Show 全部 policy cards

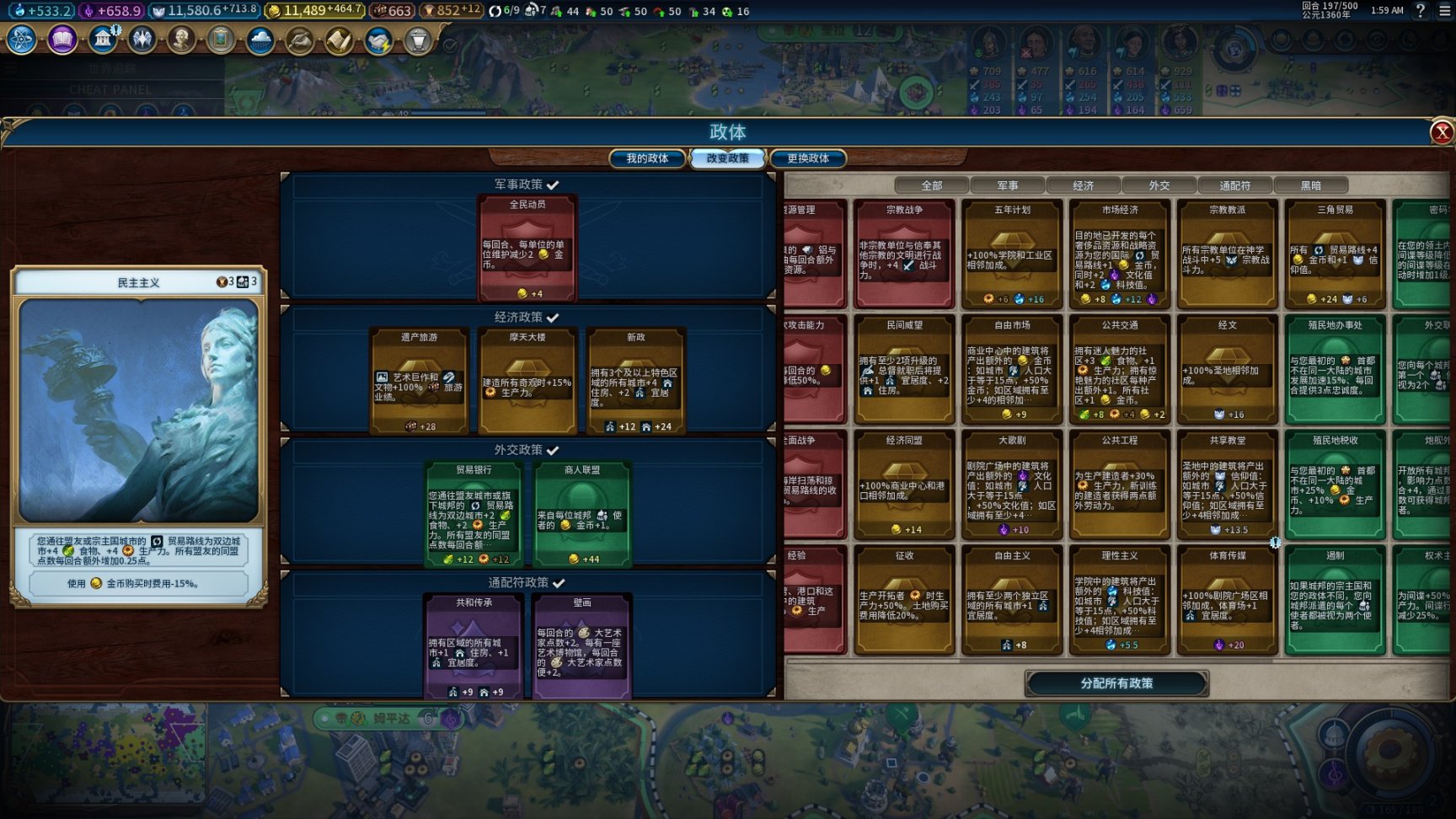932,185
